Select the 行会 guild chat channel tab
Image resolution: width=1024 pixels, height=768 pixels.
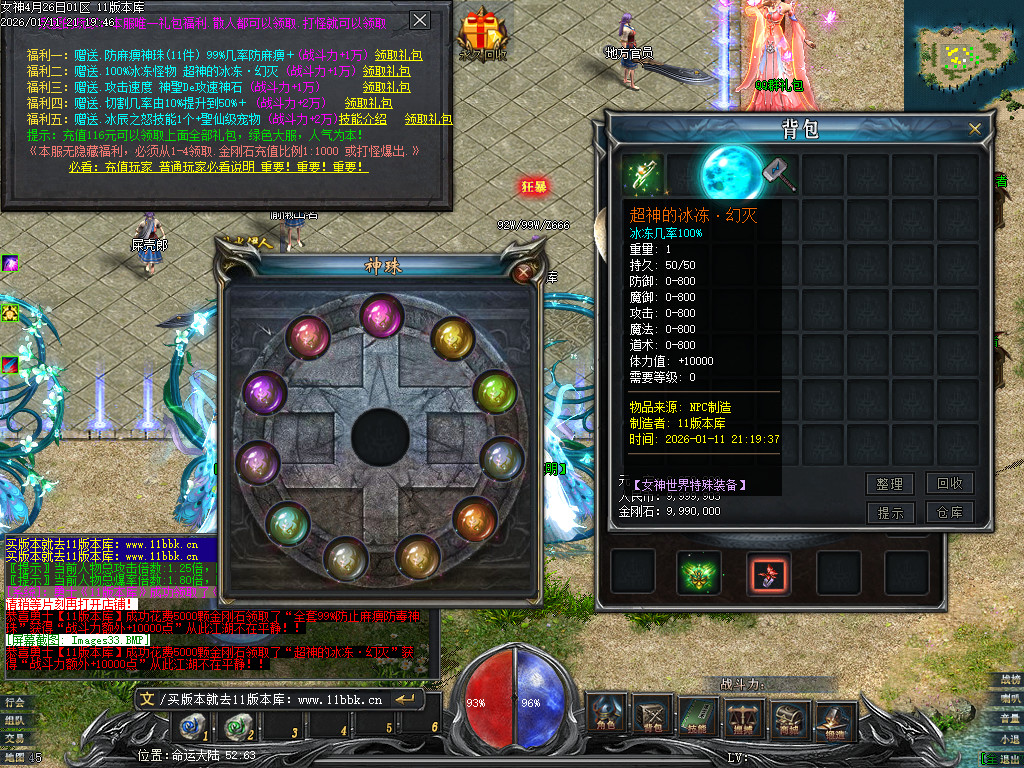14,702
